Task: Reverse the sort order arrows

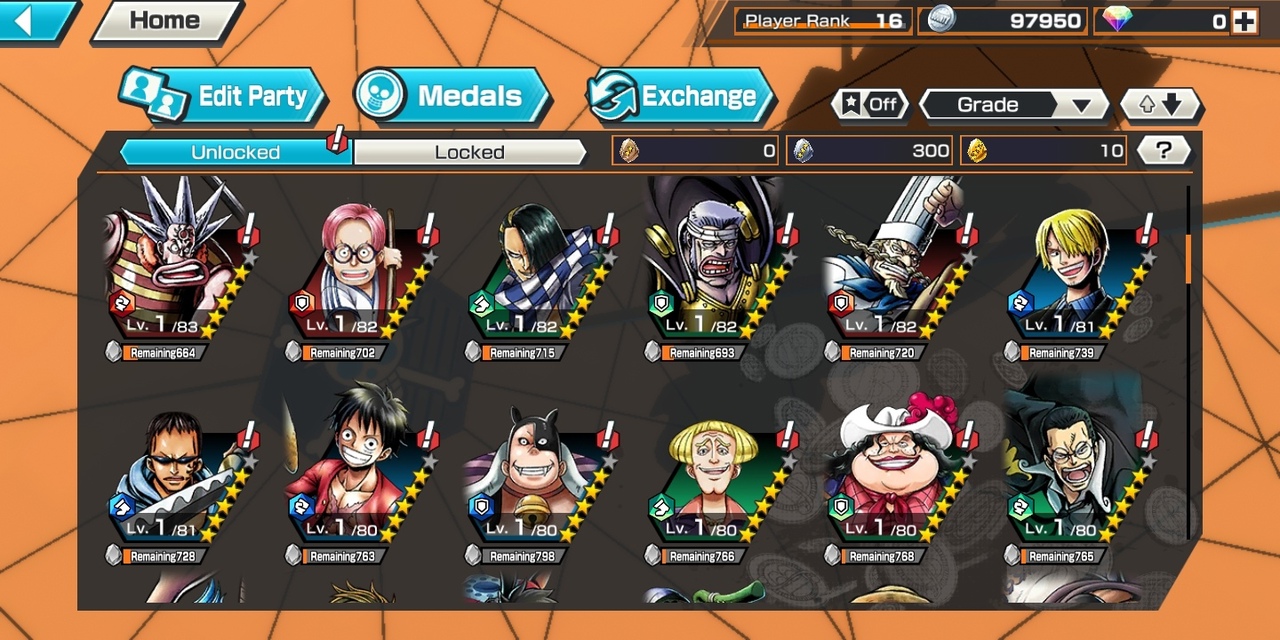Action: coord(1160,104)
